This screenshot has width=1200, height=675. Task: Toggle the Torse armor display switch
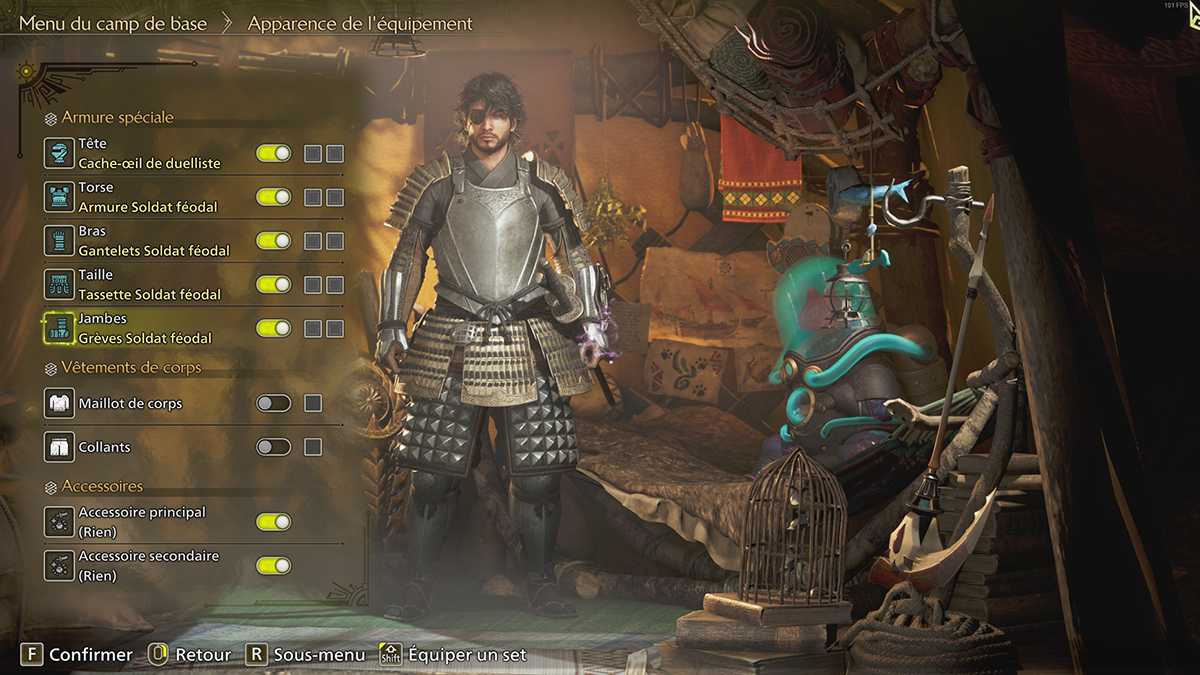[273, 197]
